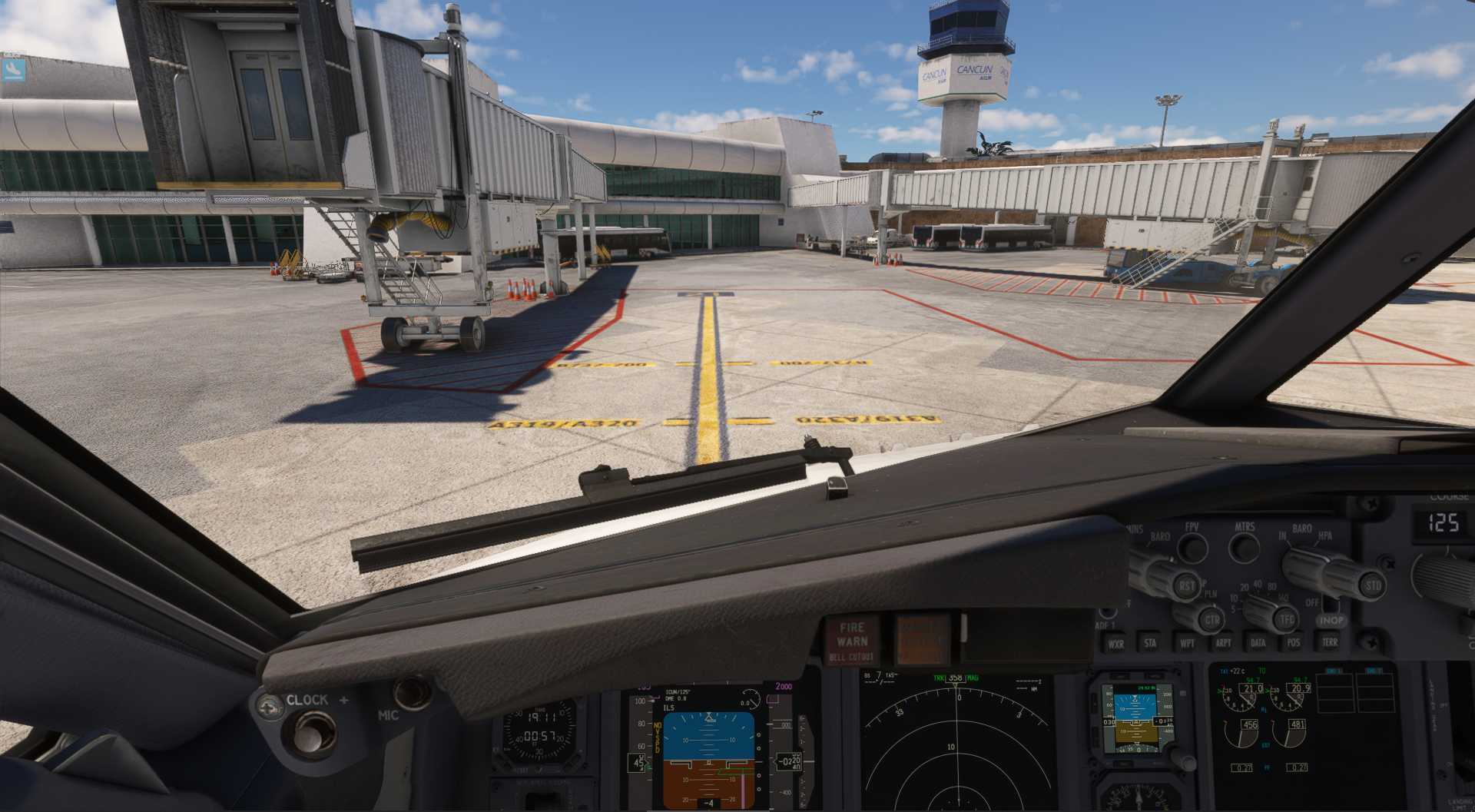
Task: Push the FPV flight path vector button
Action: pos(1192,547)
